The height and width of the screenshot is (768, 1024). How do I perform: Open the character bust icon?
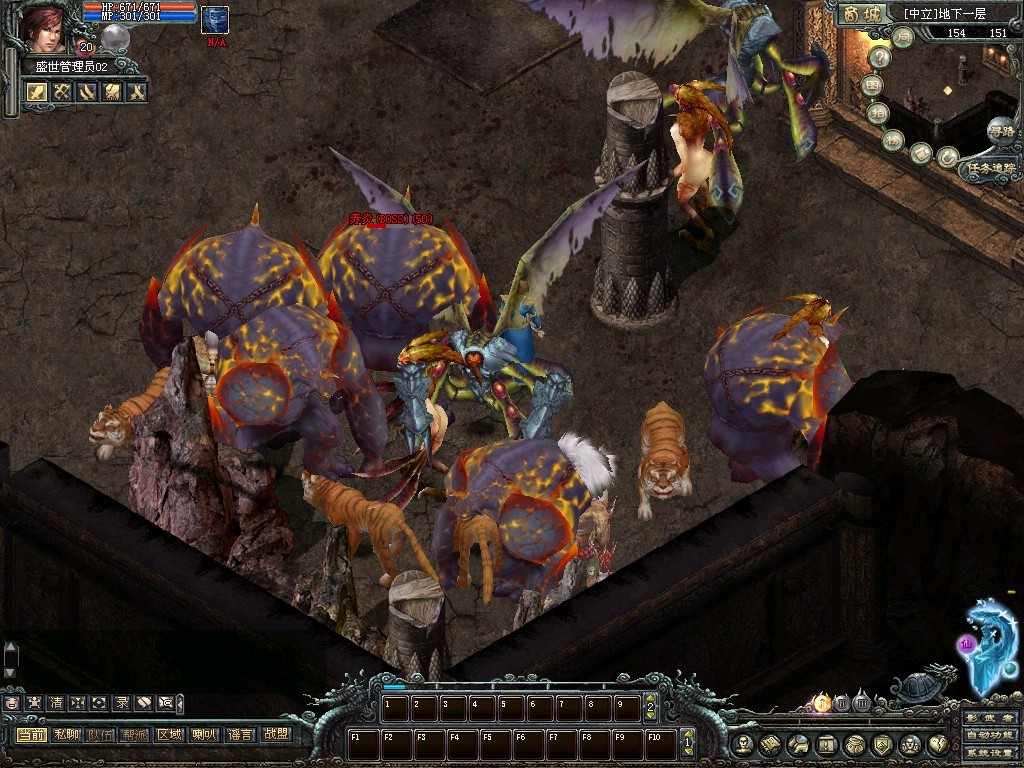point(742,744)
